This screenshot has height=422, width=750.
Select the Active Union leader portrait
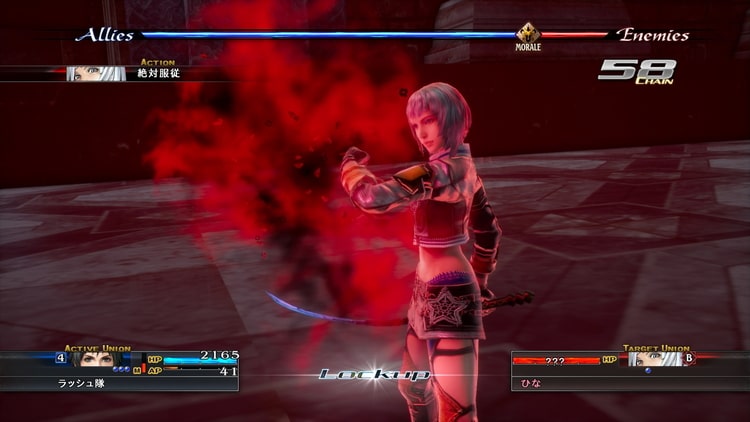pos(98,358)
